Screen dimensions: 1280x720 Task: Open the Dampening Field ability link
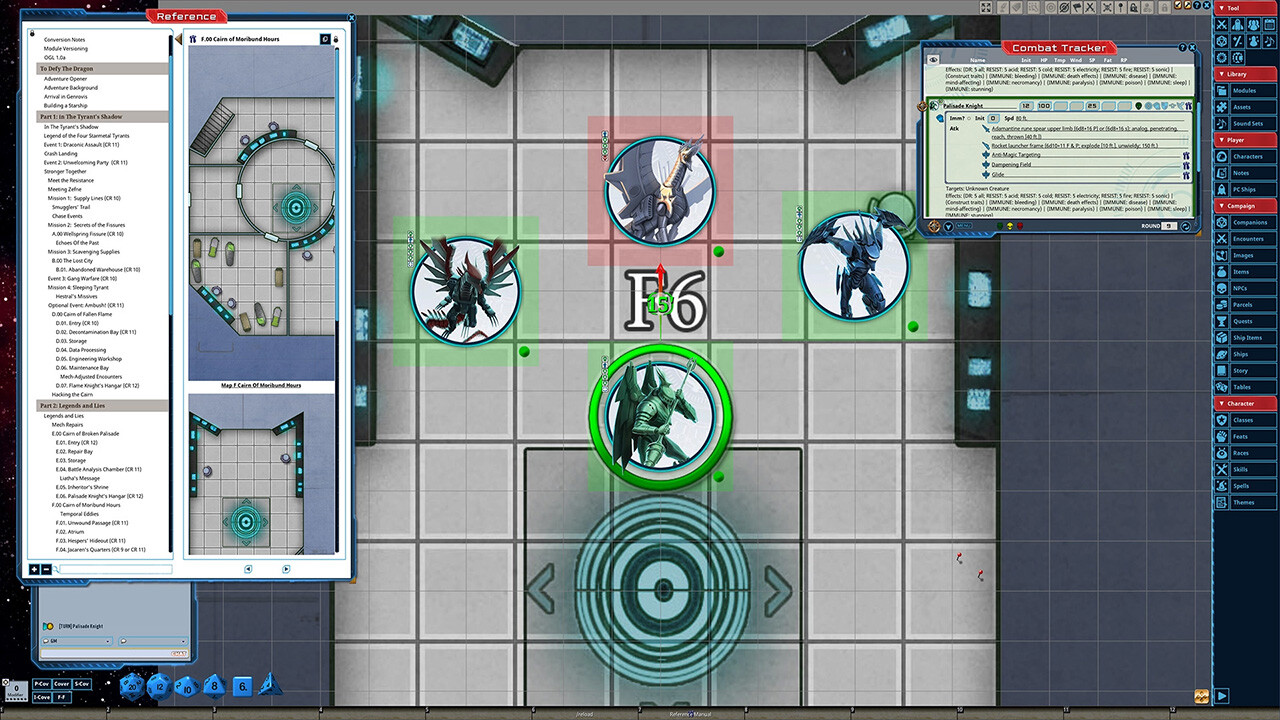point(1012,164)
